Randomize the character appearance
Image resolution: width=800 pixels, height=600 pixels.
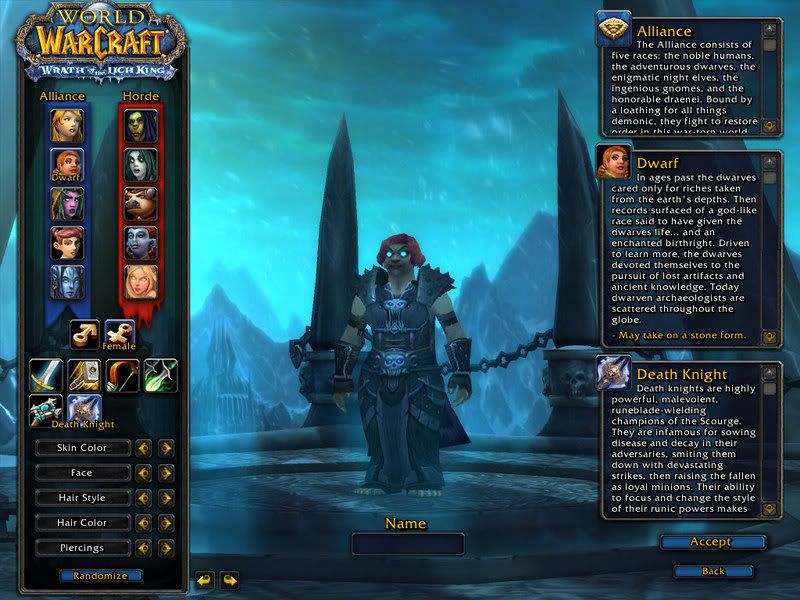pyautogui.click(x=100, y=576)
